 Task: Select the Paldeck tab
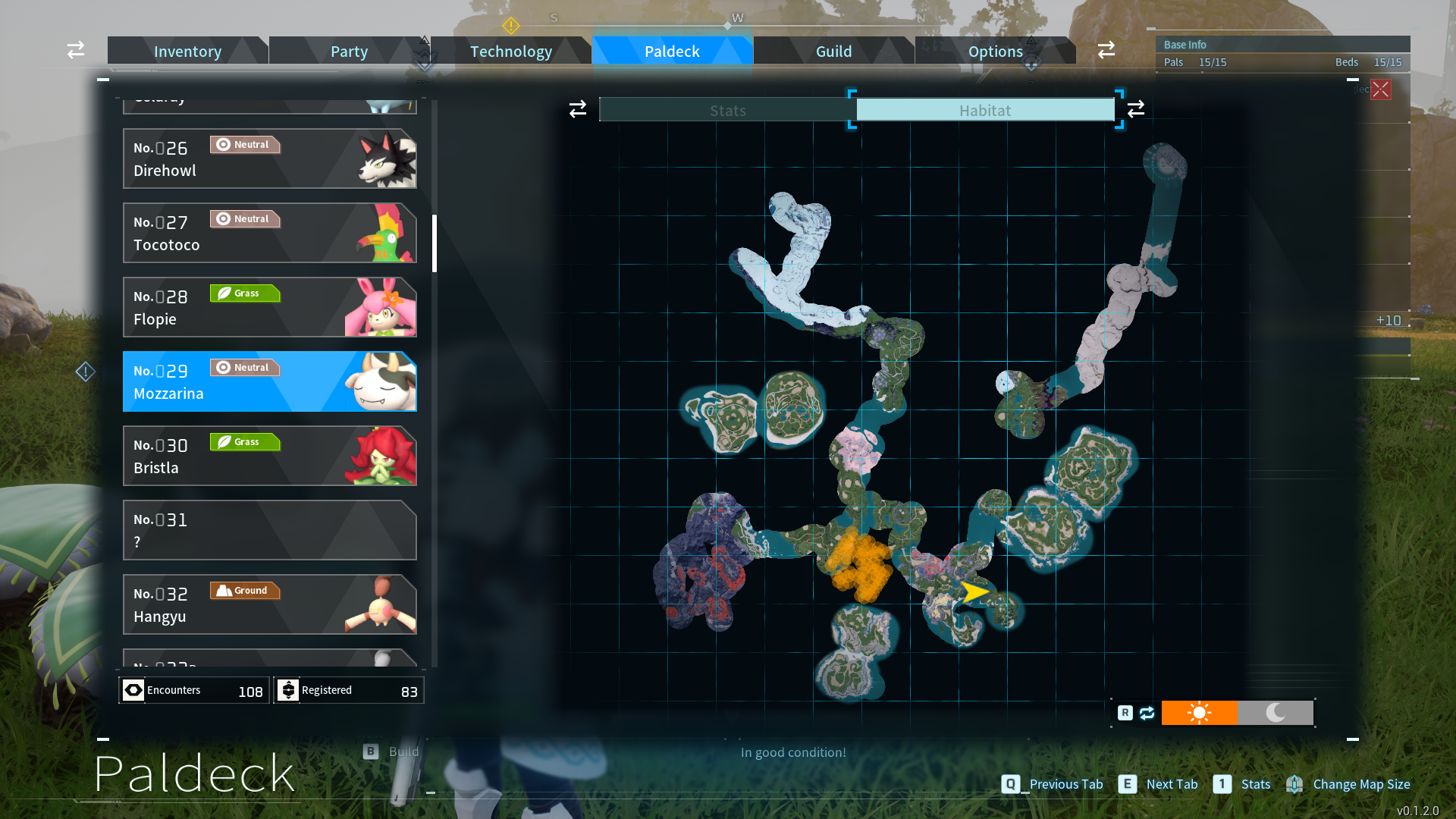pyautogui.click(x=672, y=51)
